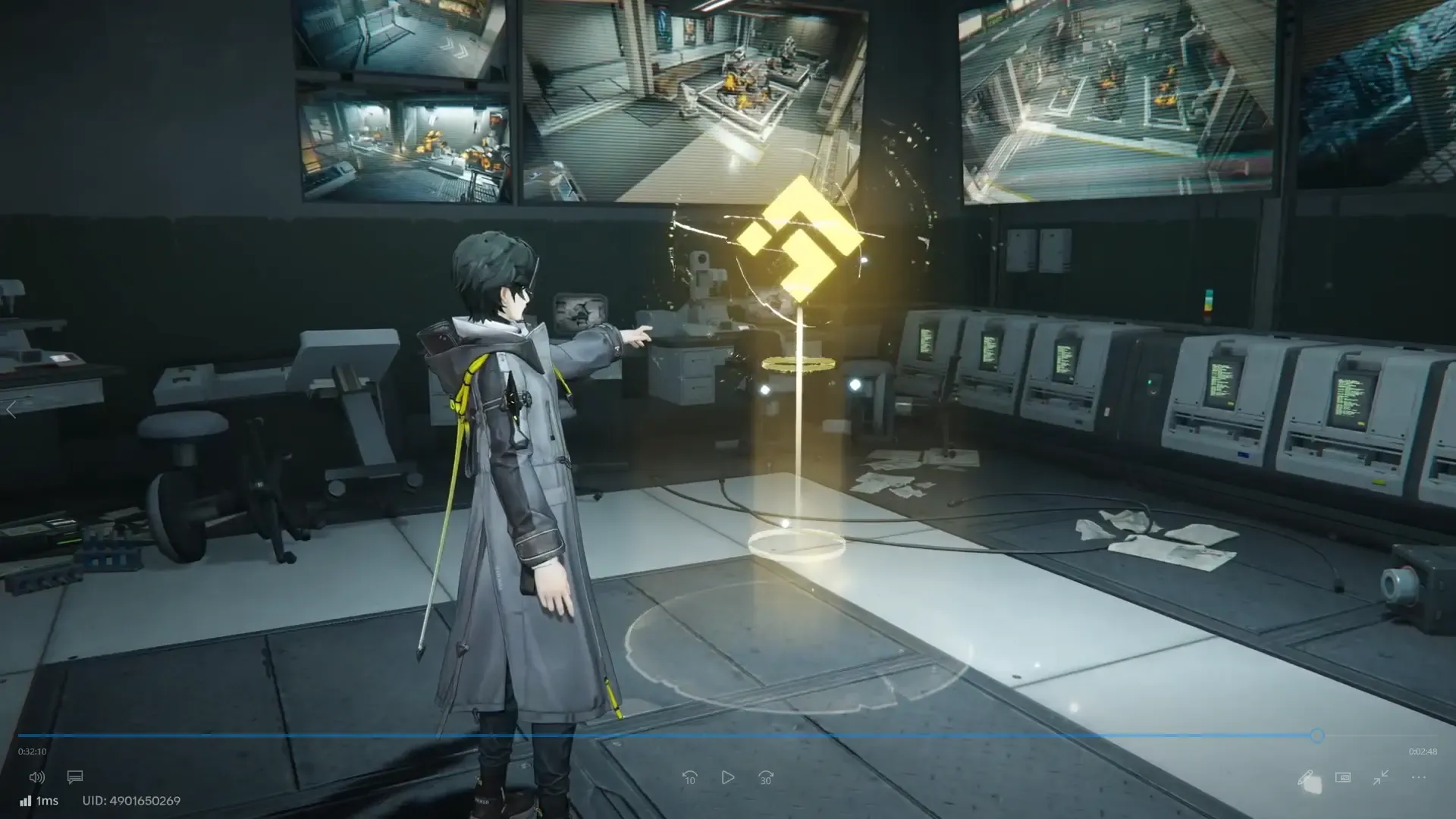Exit fullscreen with the shrink arrows icon

[1380, 777]
